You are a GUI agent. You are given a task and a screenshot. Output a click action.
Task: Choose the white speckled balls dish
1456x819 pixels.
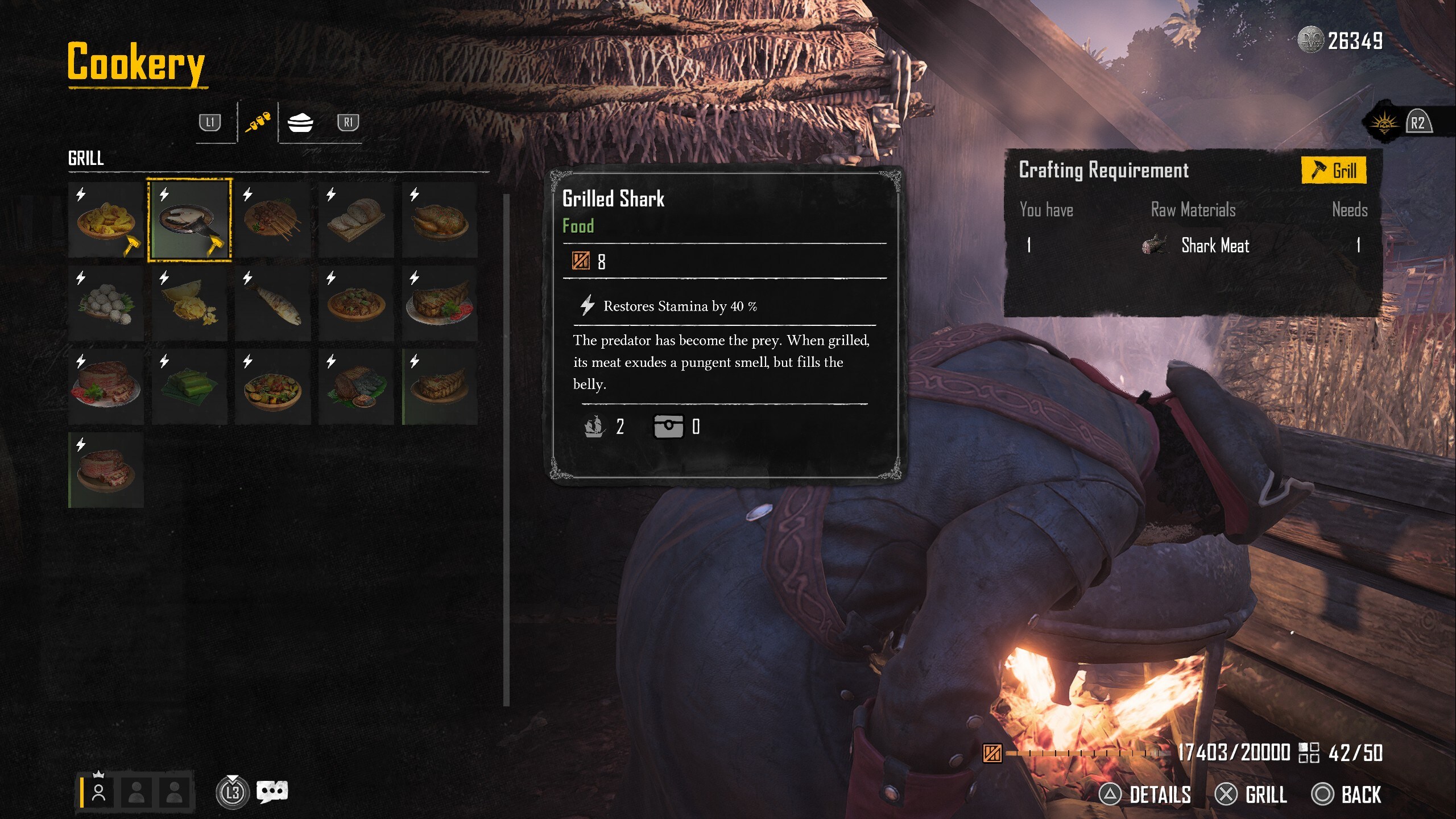pyautogui.click(x=106, y=304)
